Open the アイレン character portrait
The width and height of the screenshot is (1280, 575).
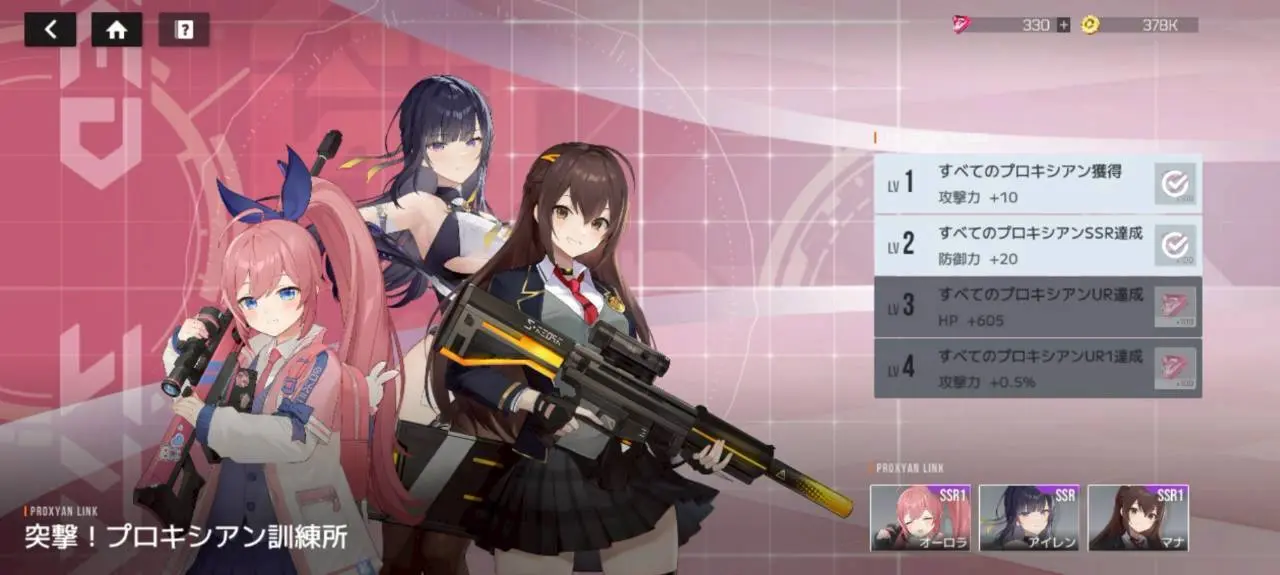(1029, 517)
